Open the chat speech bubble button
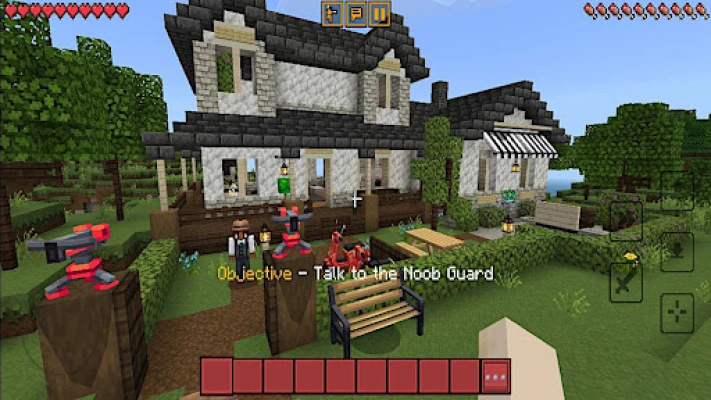The image size is (711, 400). pos(355,14)
